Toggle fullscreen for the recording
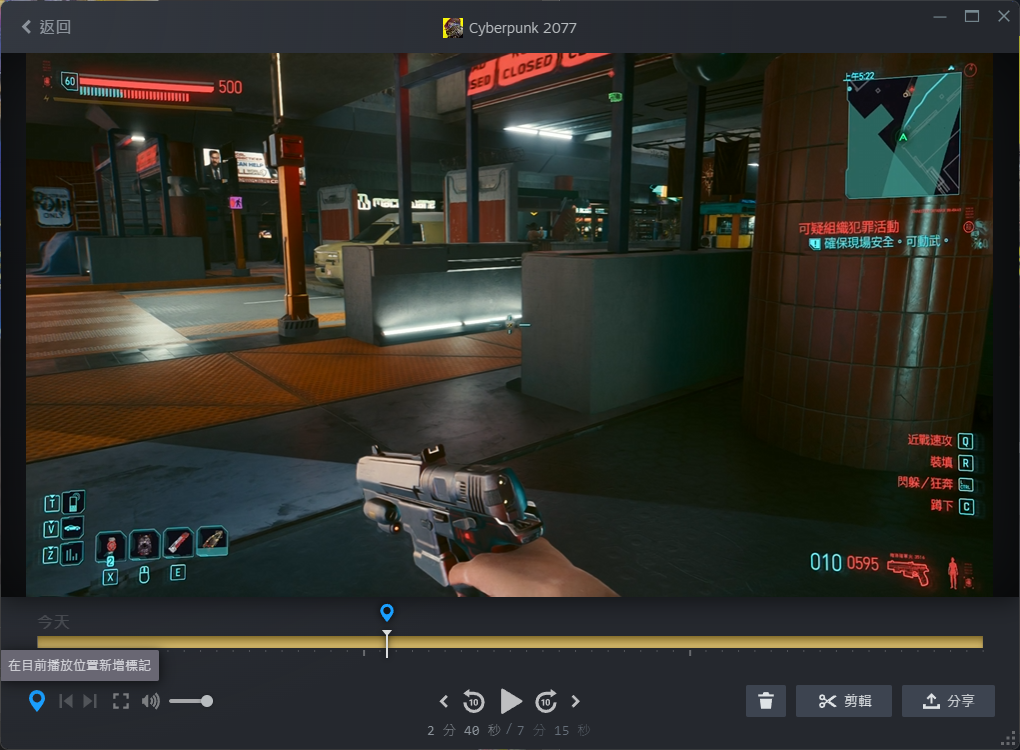 [121, 701]
